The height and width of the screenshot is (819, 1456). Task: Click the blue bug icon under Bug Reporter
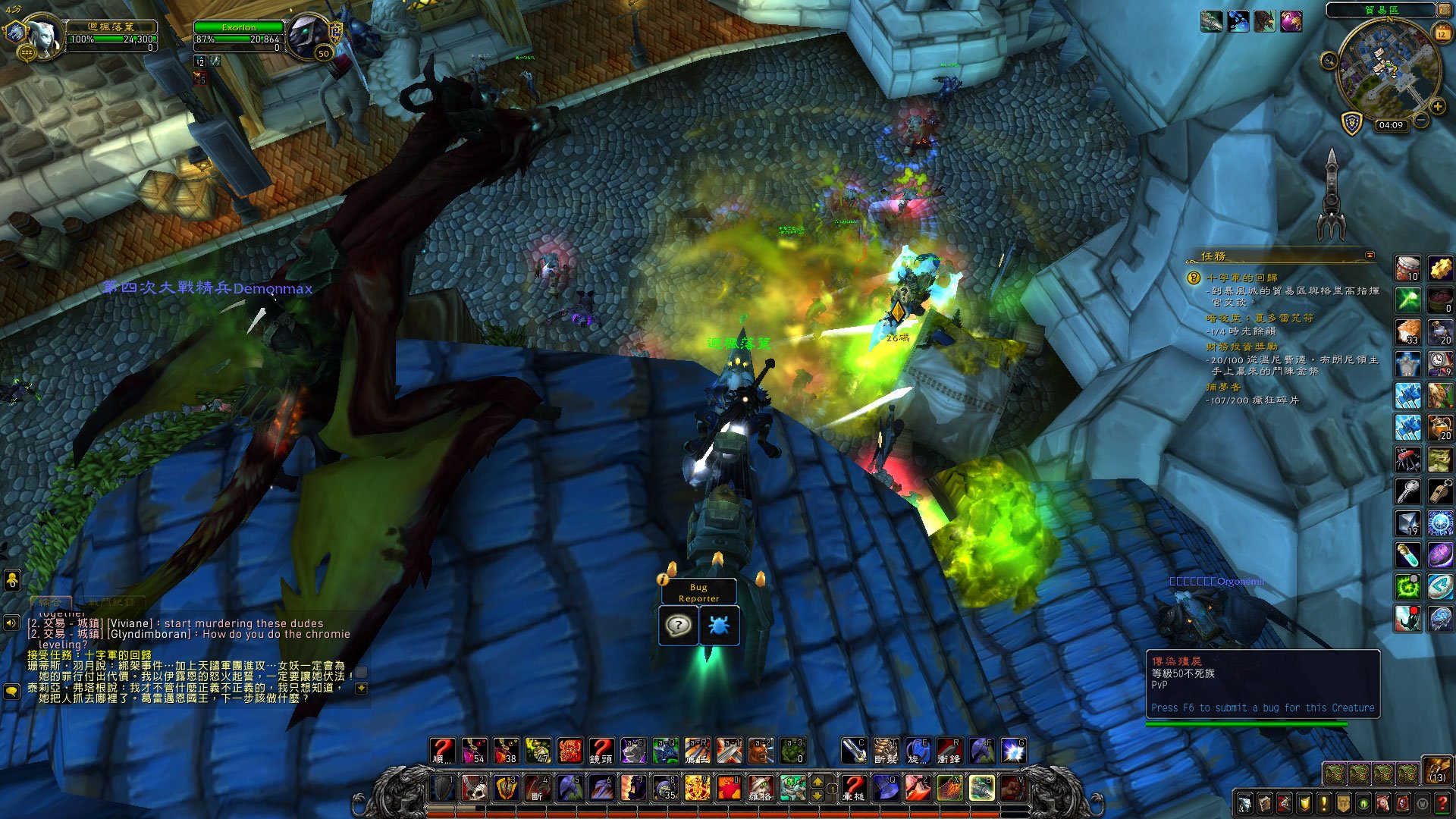pos(718,626)
